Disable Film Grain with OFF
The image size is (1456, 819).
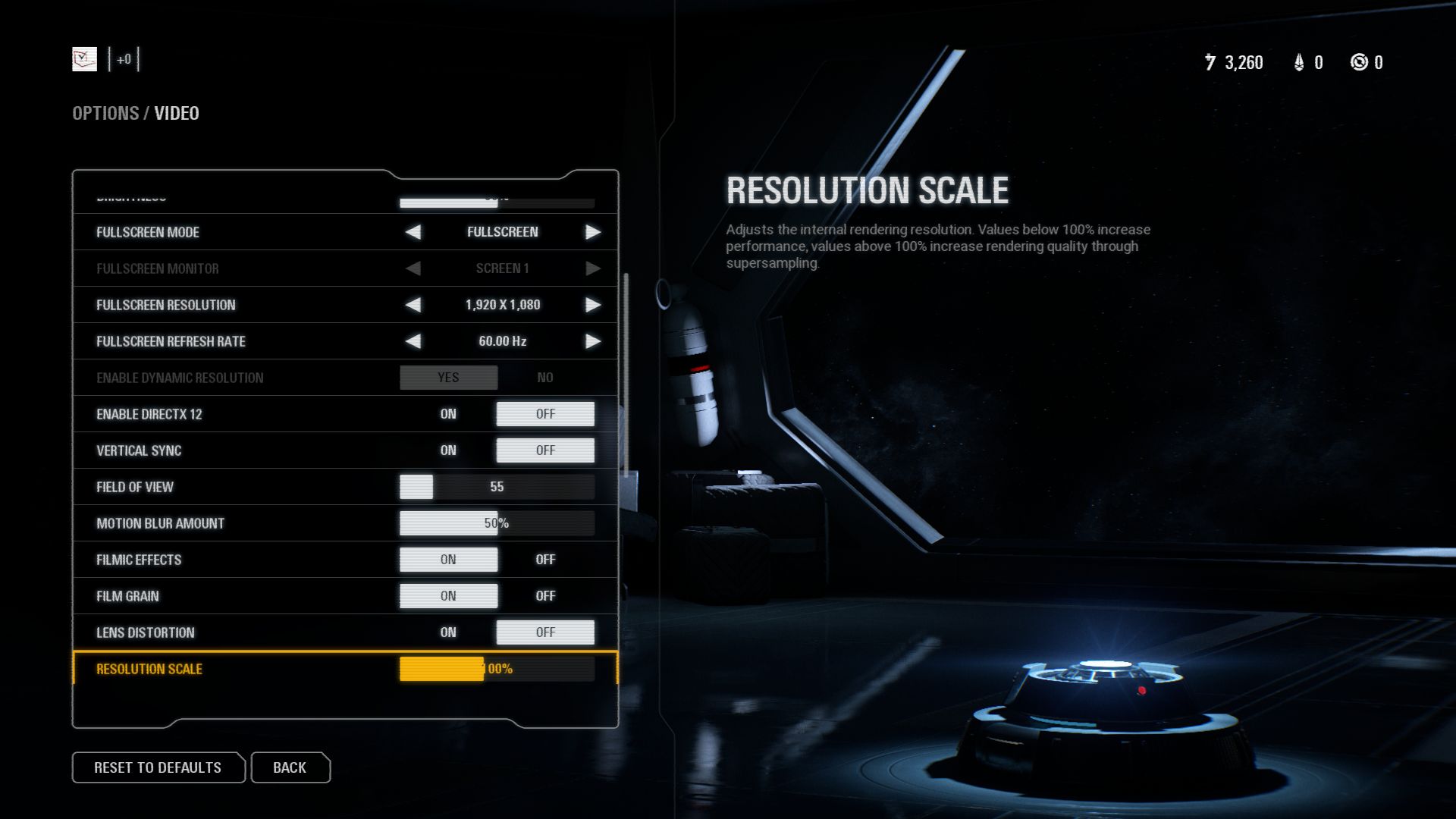[545, 596]
